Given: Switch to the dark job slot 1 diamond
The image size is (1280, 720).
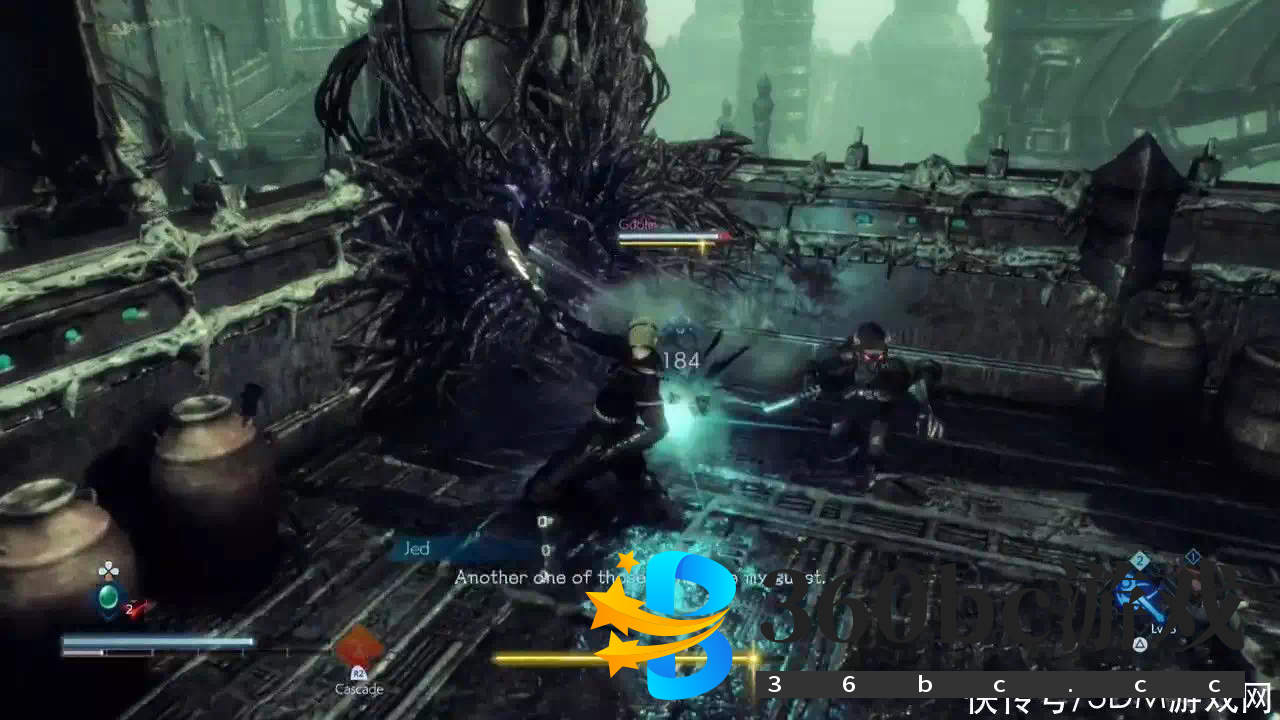Looking at the screenshot, I should click(x=1193, y=556).
